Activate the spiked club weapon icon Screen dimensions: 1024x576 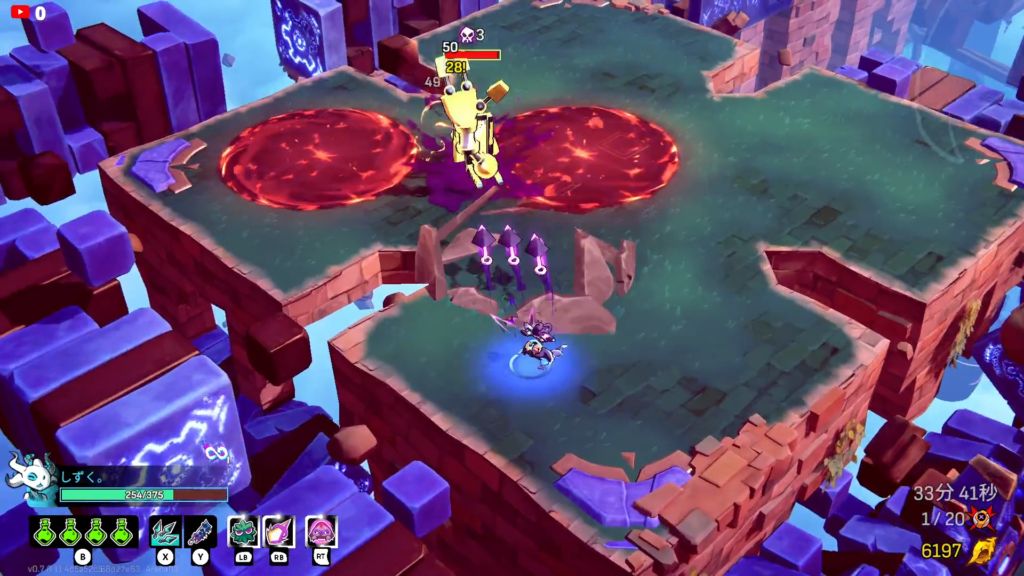pos(200,531)
